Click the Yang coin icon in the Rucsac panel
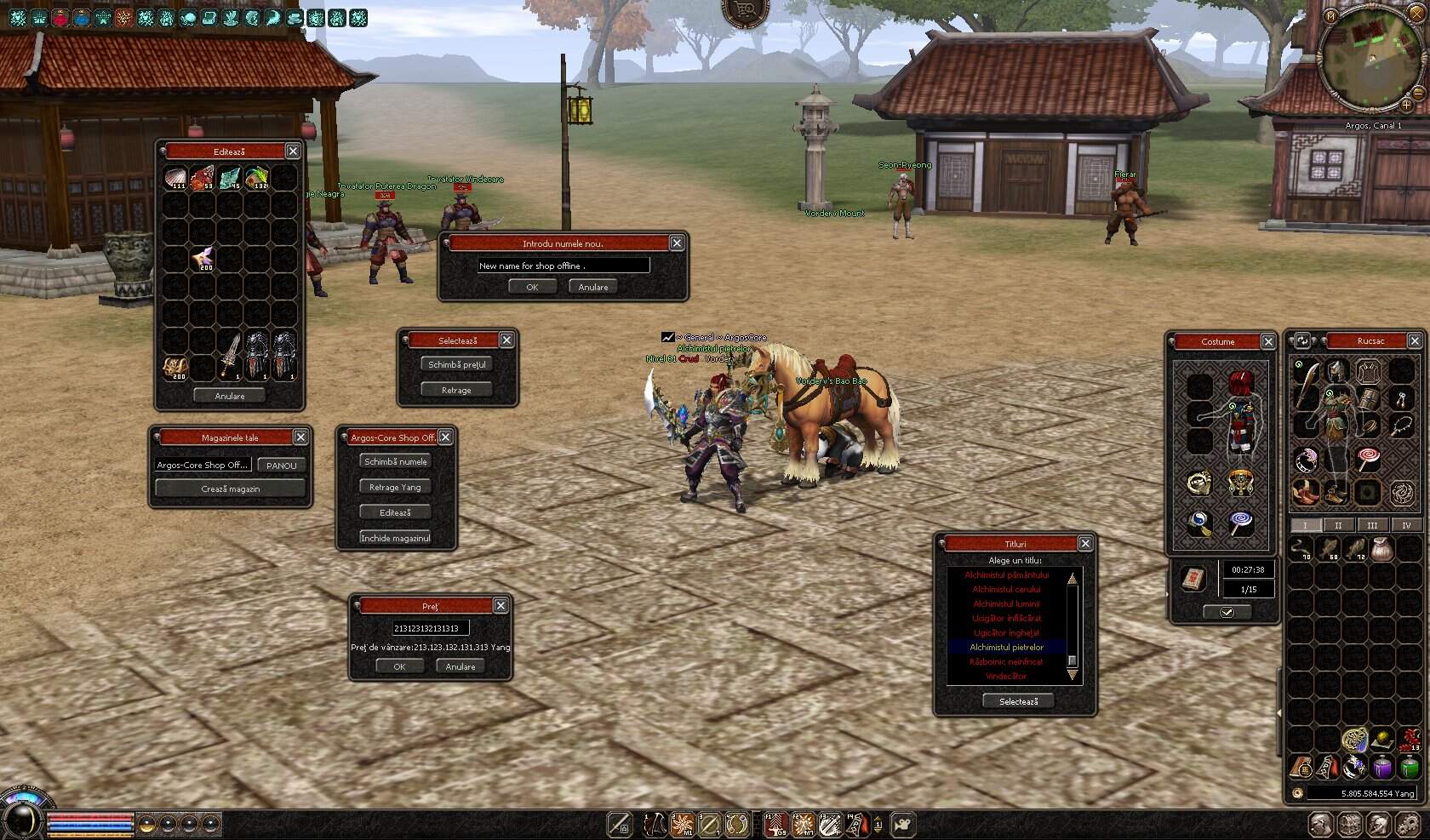 click(1298, 794)
